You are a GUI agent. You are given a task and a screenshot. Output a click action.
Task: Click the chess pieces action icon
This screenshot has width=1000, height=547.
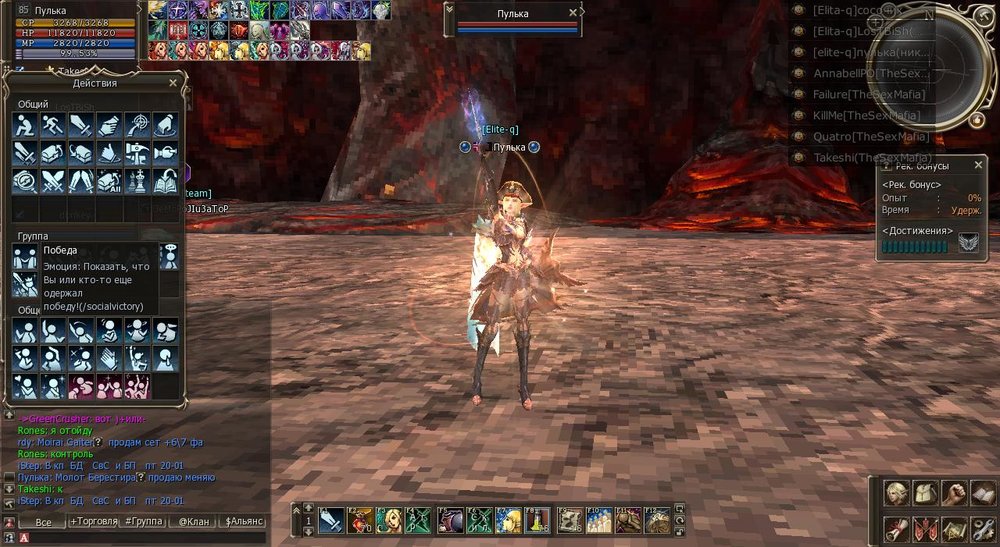pyautogui.click(x=137, y=182)
